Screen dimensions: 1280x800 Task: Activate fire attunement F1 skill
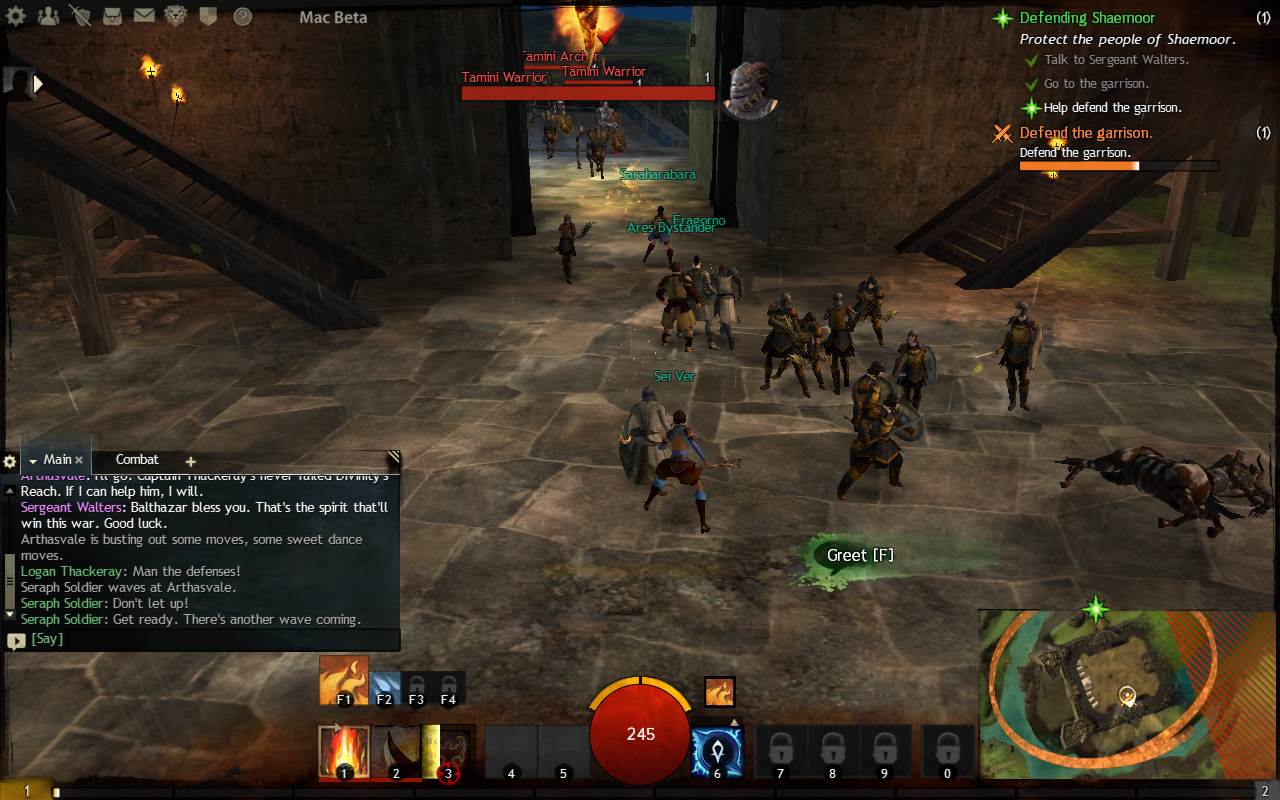tap(343, 681)
